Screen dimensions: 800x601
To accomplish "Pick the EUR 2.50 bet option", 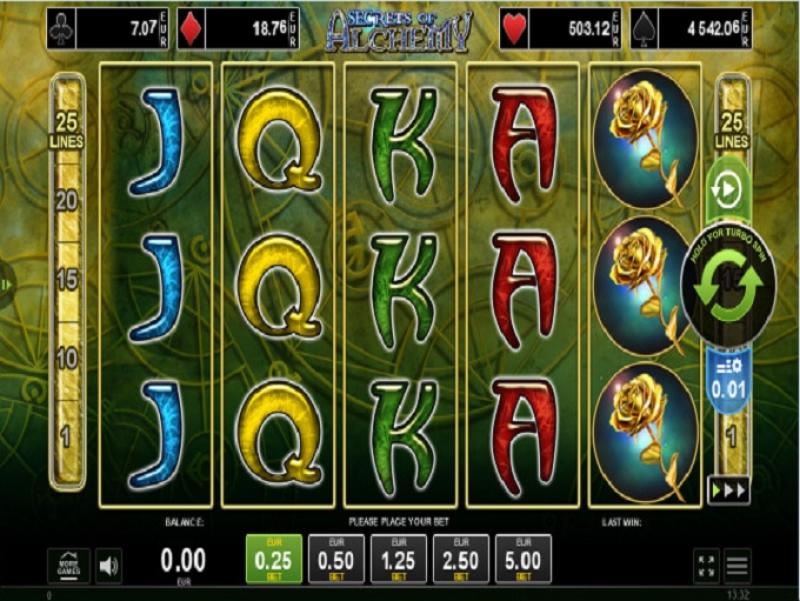I will 461,559.
